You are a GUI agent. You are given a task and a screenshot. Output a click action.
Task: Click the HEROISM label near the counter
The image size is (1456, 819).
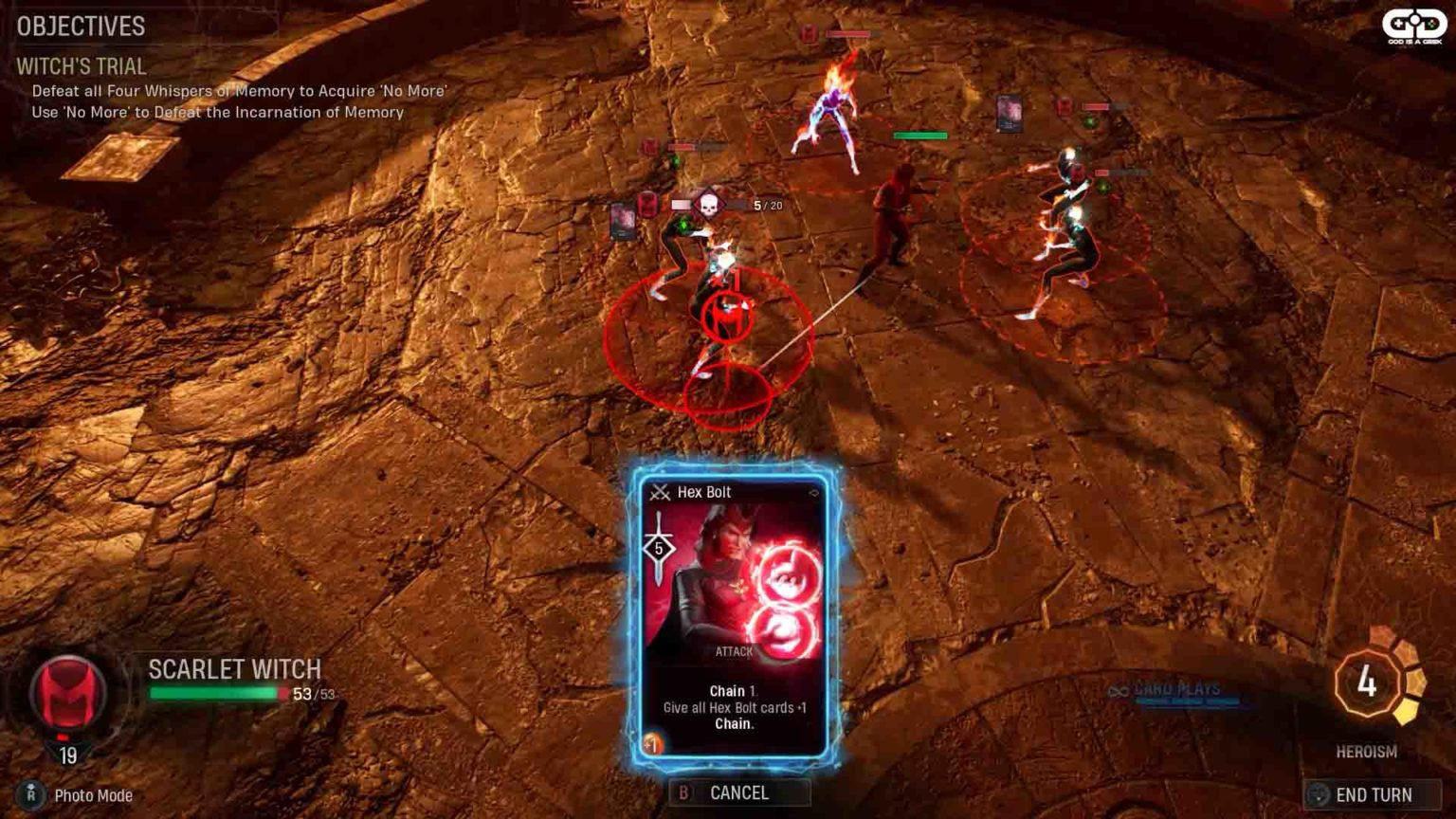point(1366,750)
